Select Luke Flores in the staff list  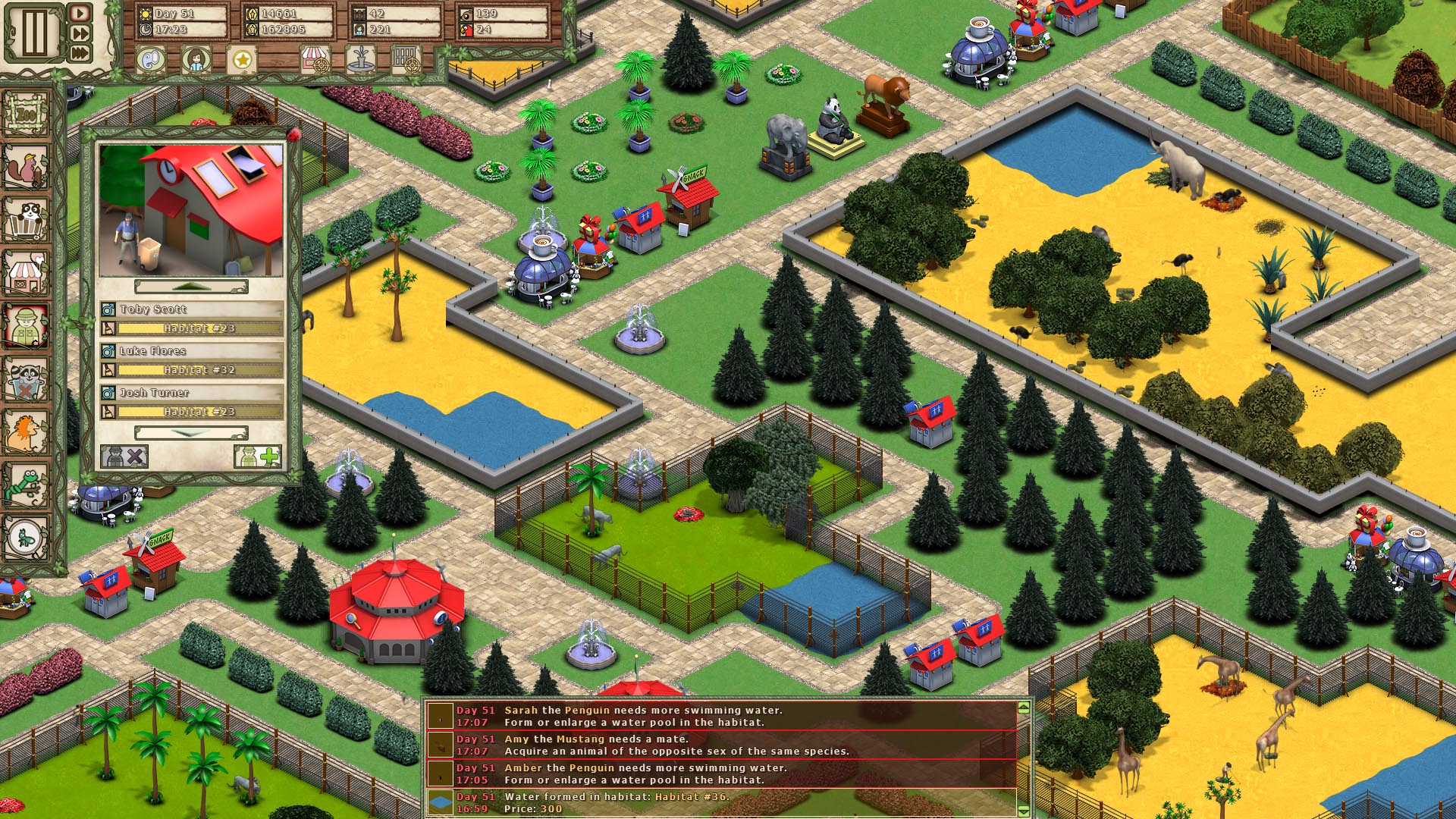click(152, 350)
